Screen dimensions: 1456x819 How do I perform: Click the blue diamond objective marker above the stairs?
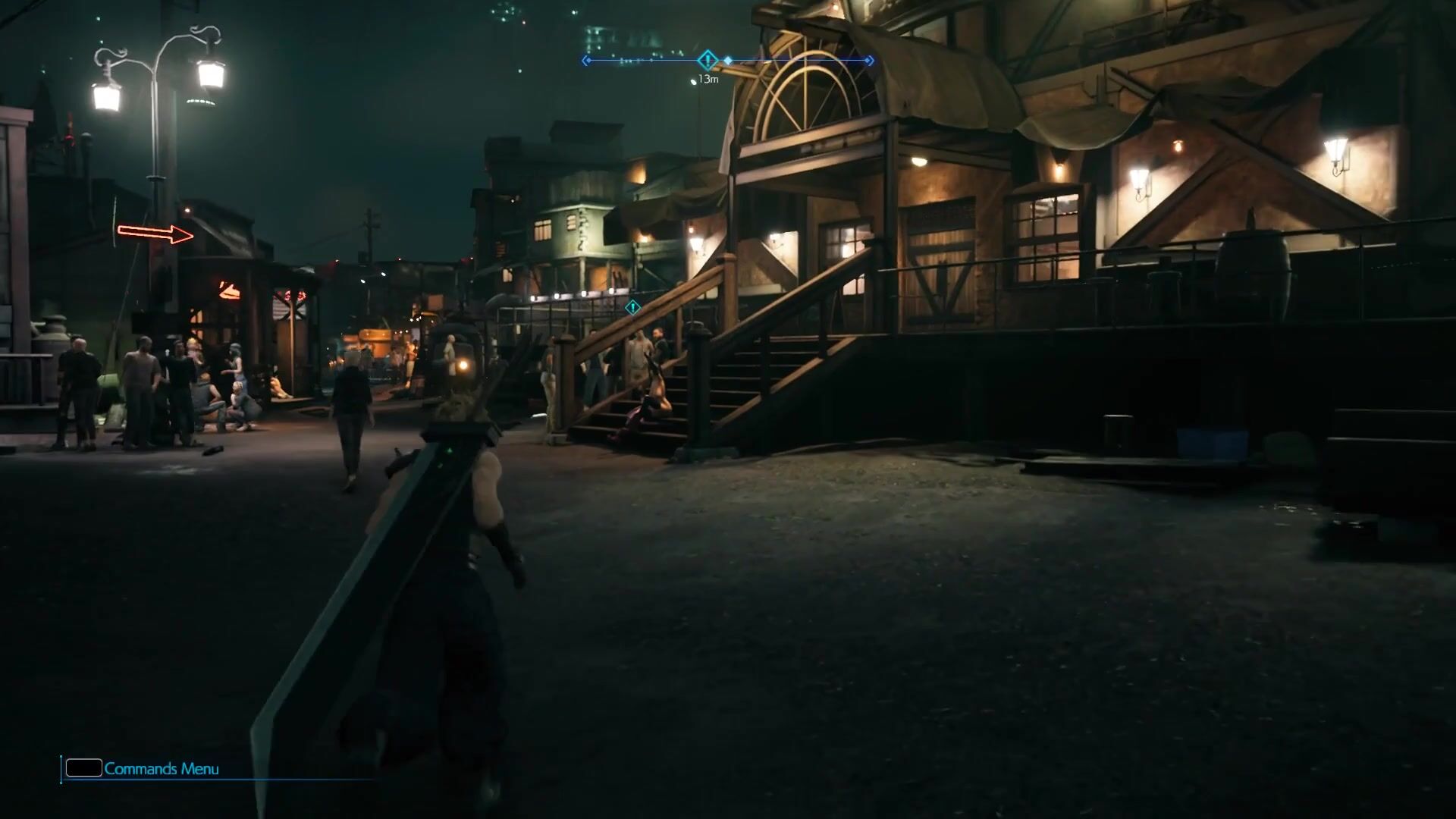click(x=632, y=307)
